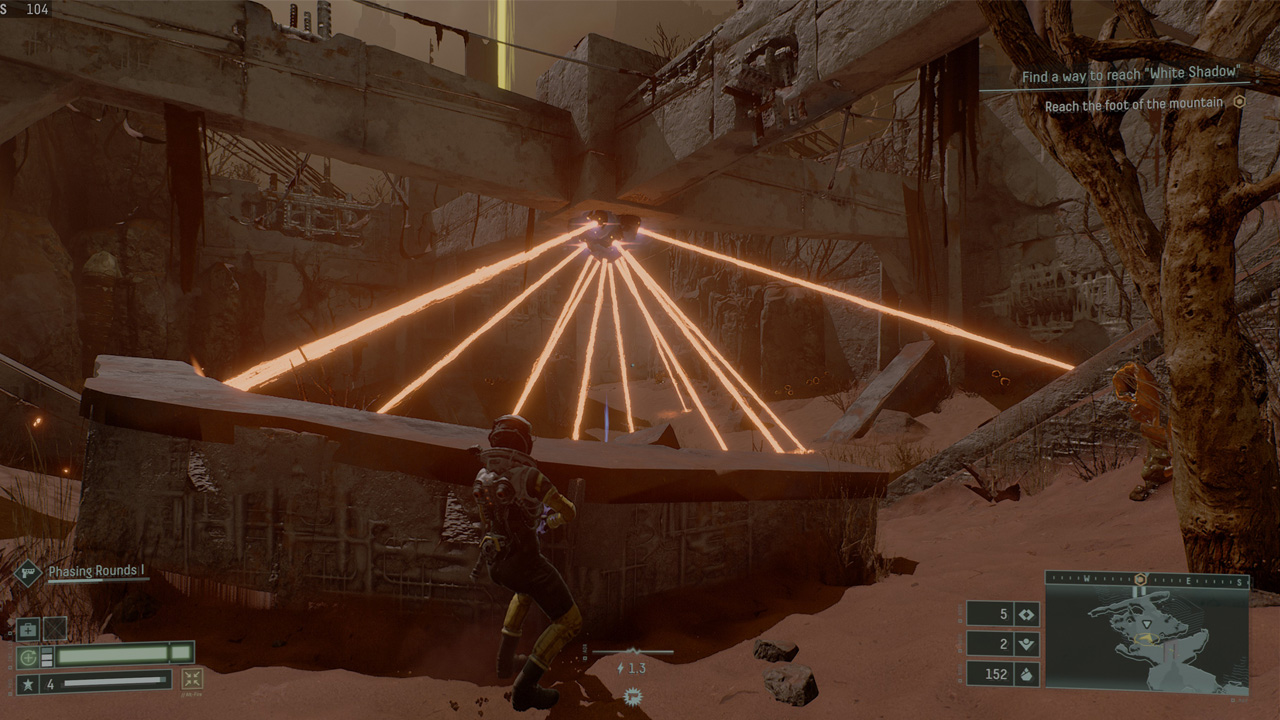The height and width of the screenshot is (720, 1280).
Task: Click the hexagon objective marker on the compass
Action: point(1140,579)
